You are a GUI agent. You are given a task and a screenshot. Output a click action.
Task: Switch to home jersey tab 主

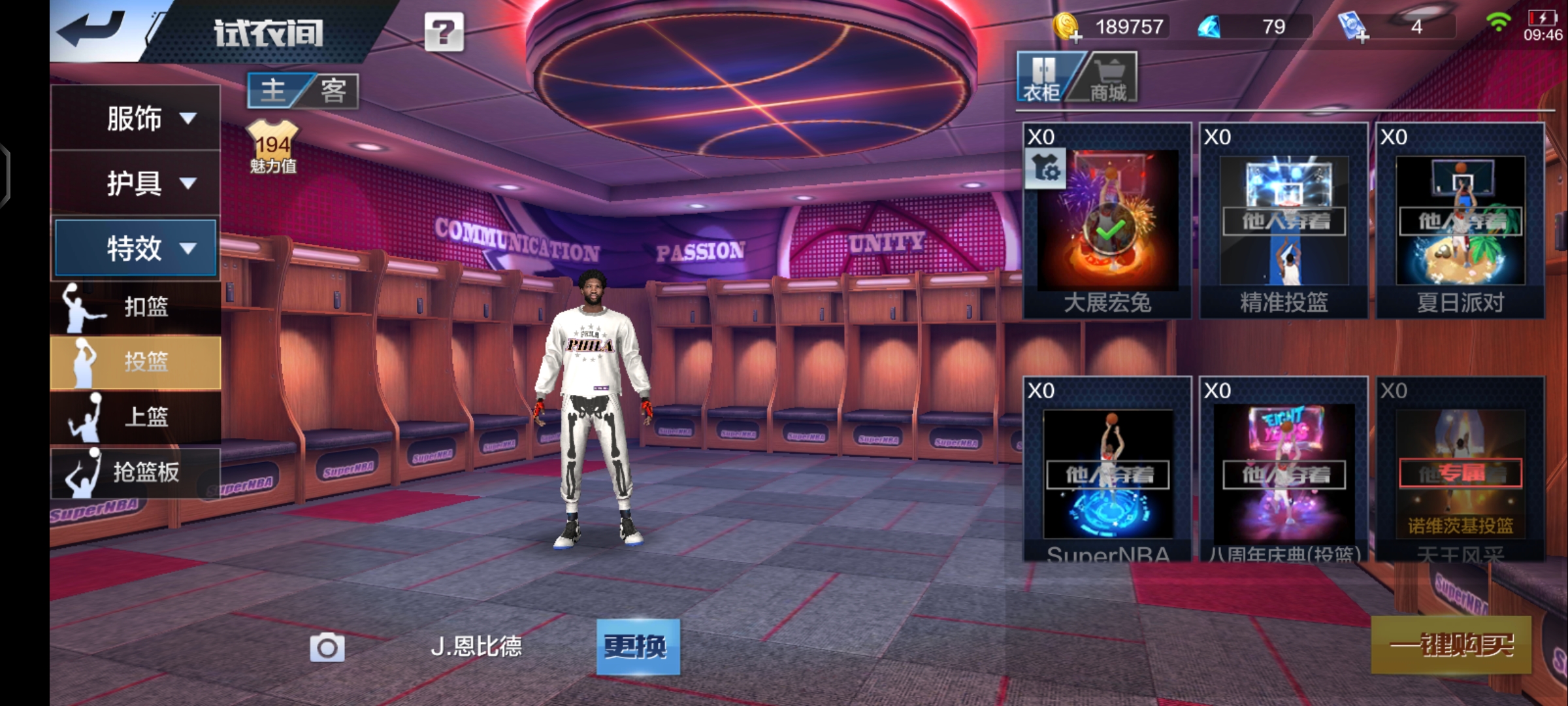point(274,90)
